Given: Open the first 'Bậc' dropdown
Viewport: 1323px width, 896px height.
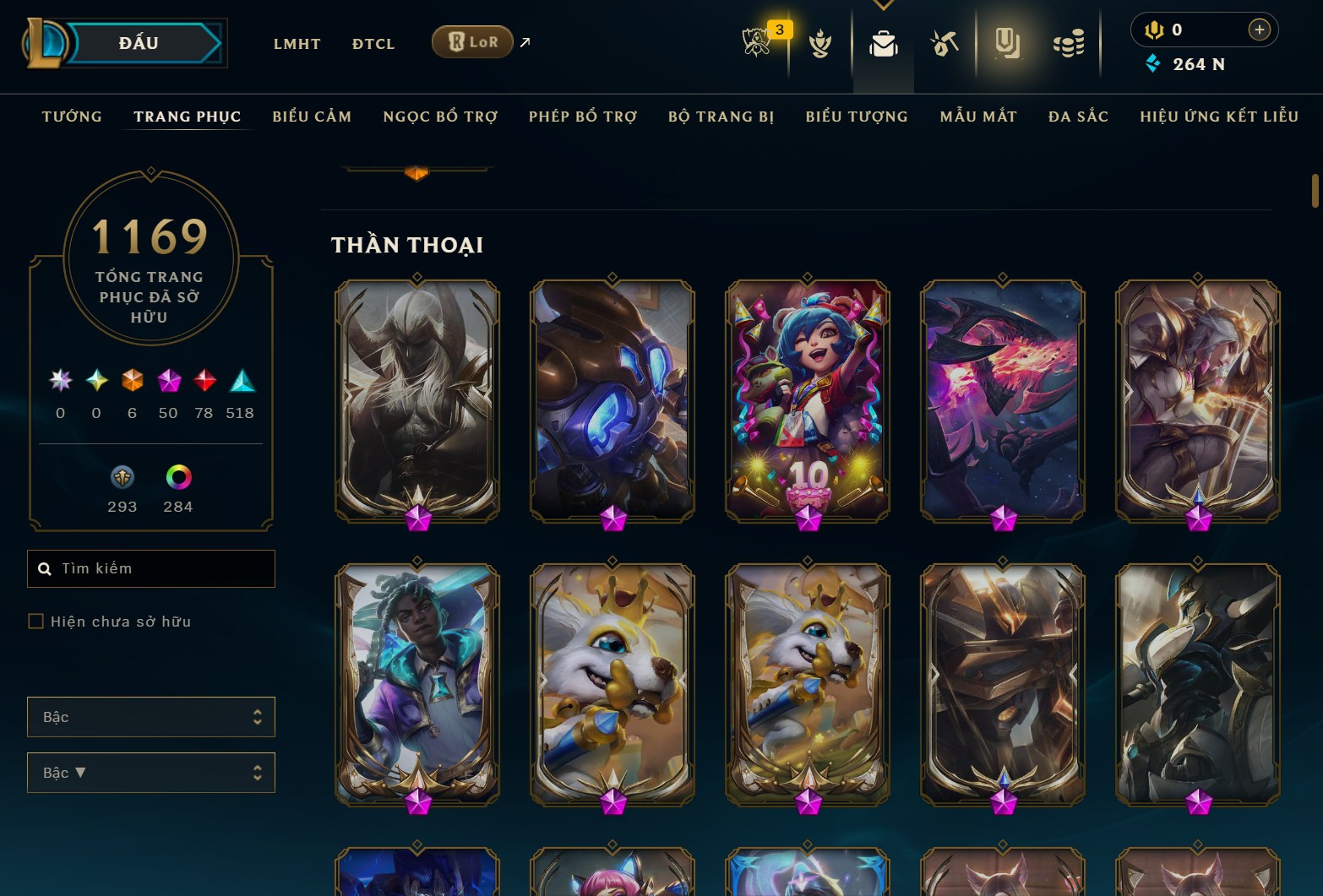Looking at the screenshot, I should click(150, 717).
